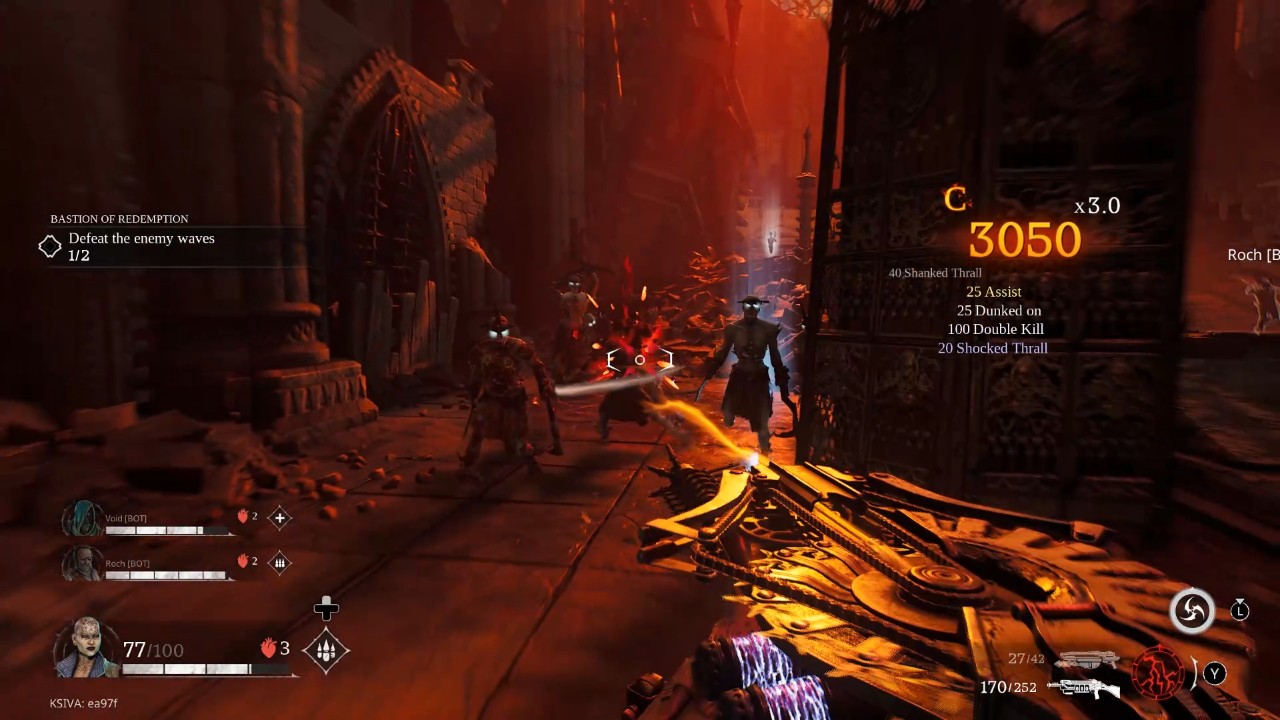Trigger the red lightning ability icon
1280x720 pixels.
coord(1159,671)
